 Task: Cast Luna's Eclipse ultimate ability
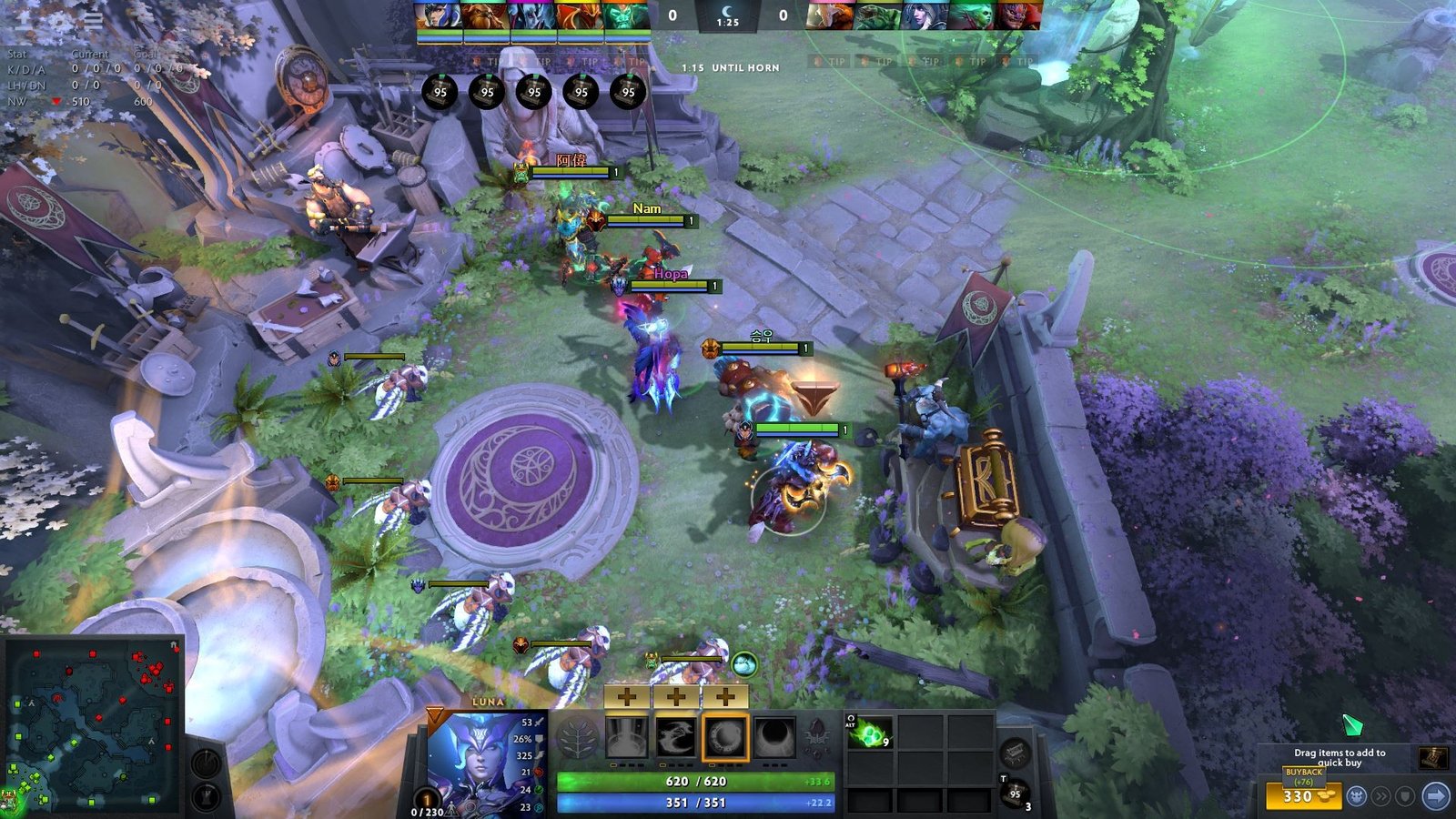[775, 737]
